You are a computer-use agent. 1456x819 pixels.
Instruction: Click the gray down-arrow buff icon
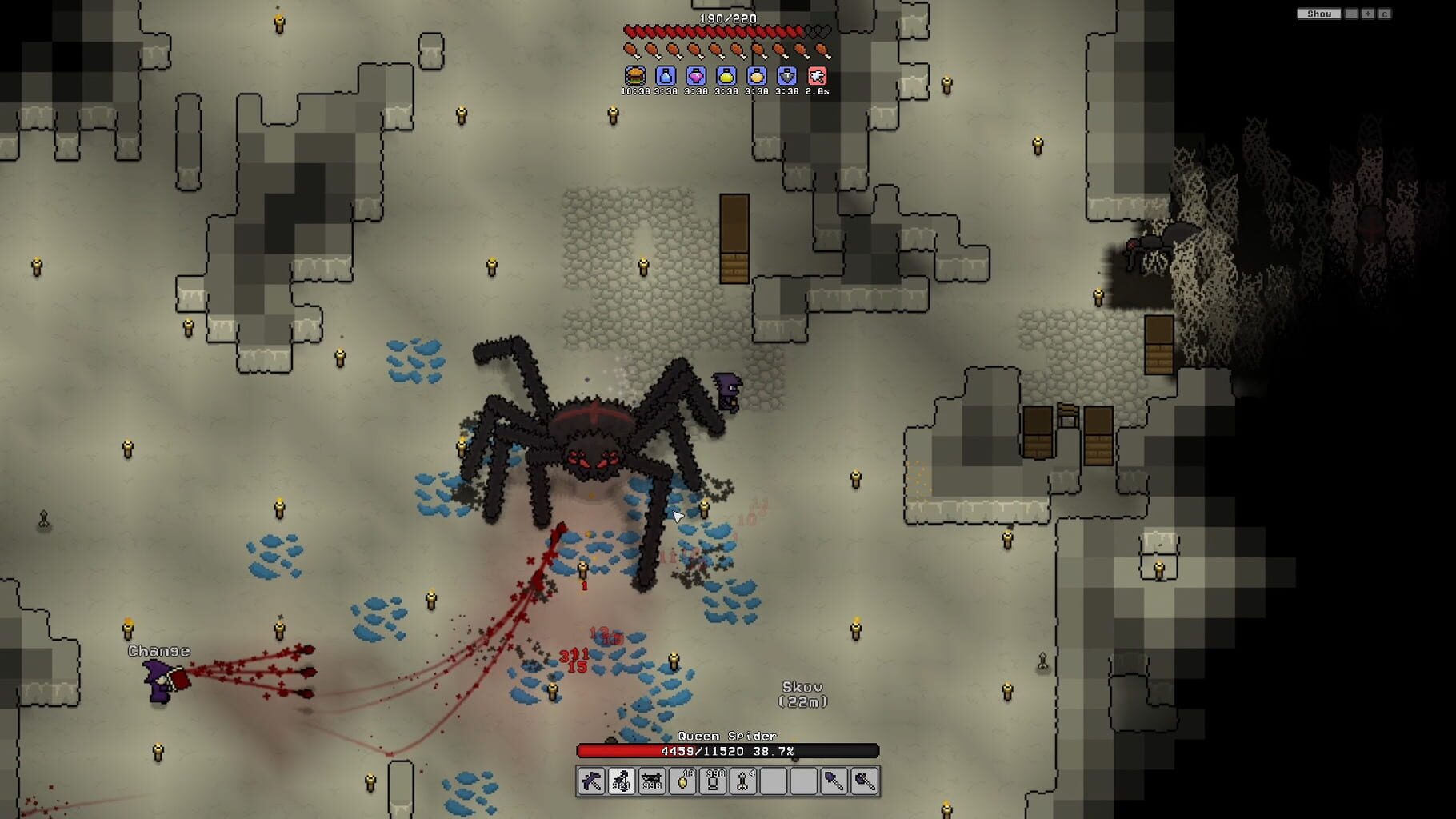786,78
